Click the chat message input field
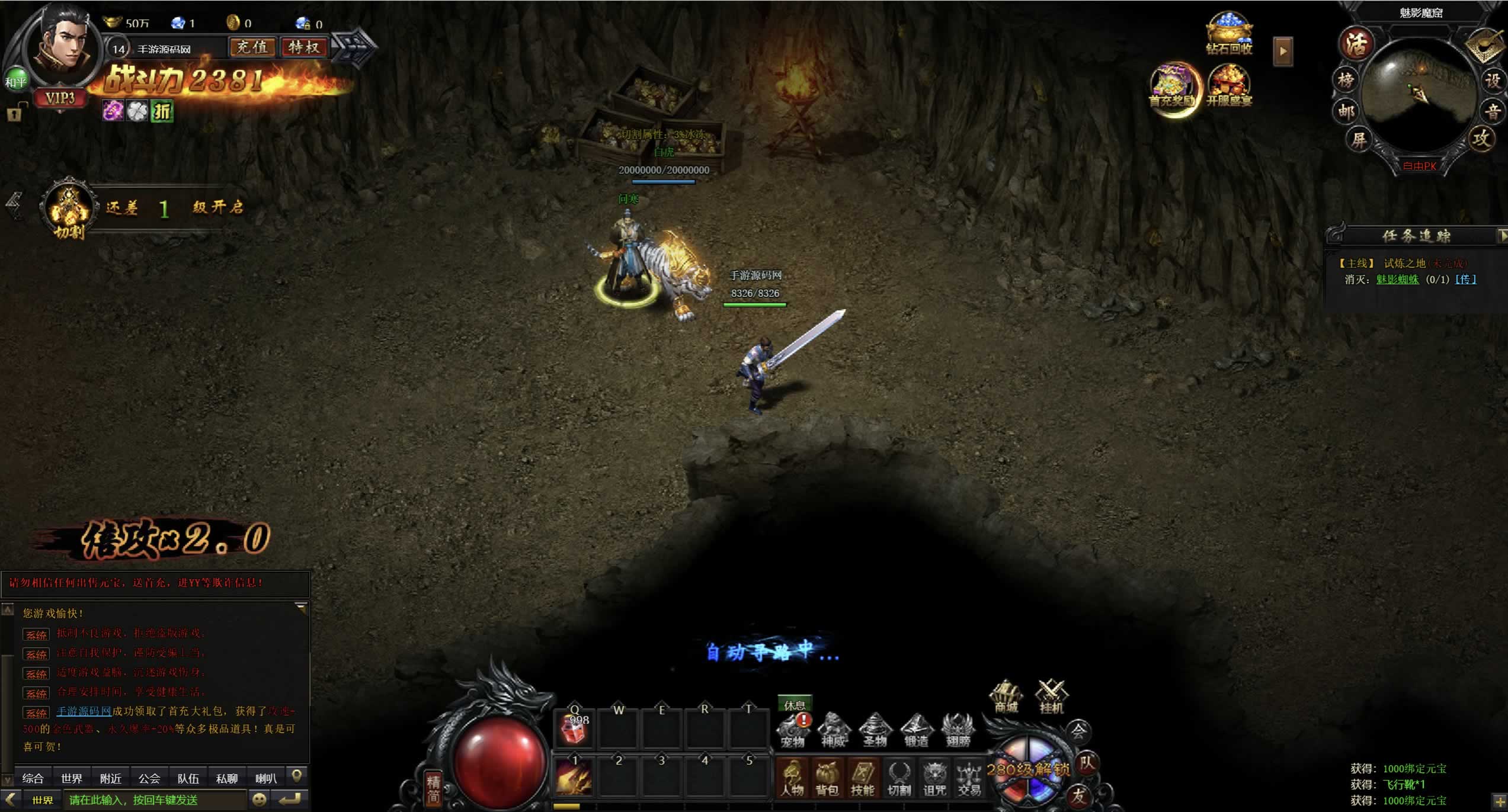Screen dimensions: 1508x812 coord(154,800)
